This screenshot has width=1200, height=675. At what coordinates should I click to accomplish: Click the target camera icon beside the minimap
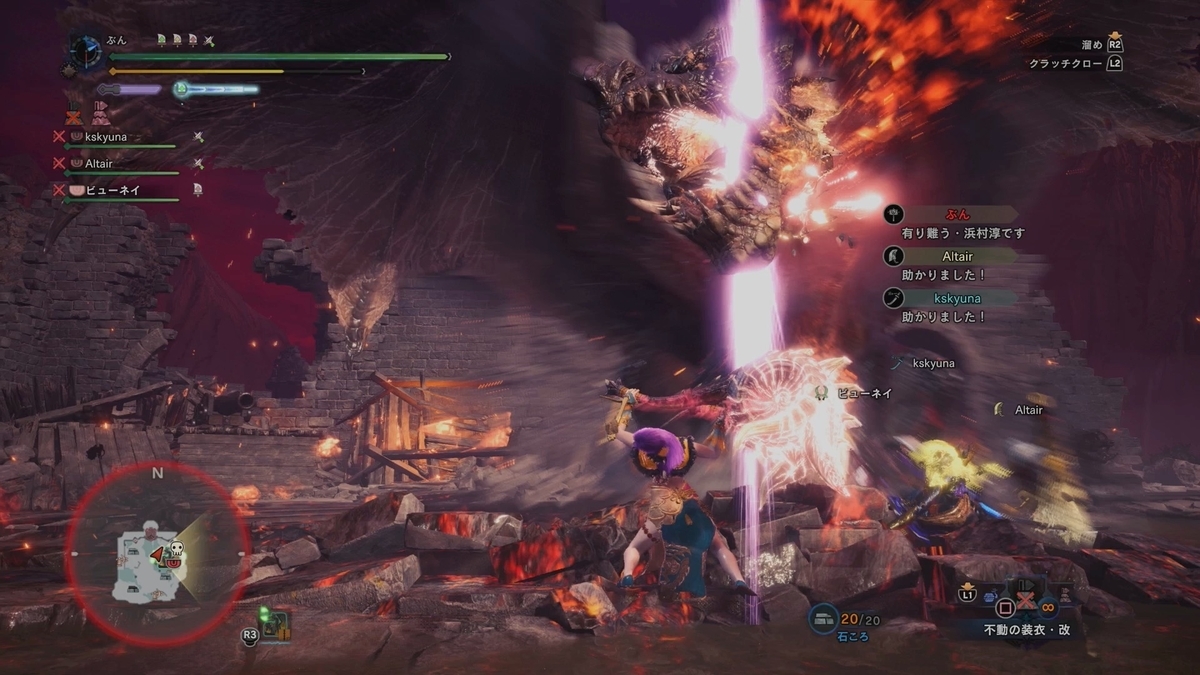coord(268,625)
